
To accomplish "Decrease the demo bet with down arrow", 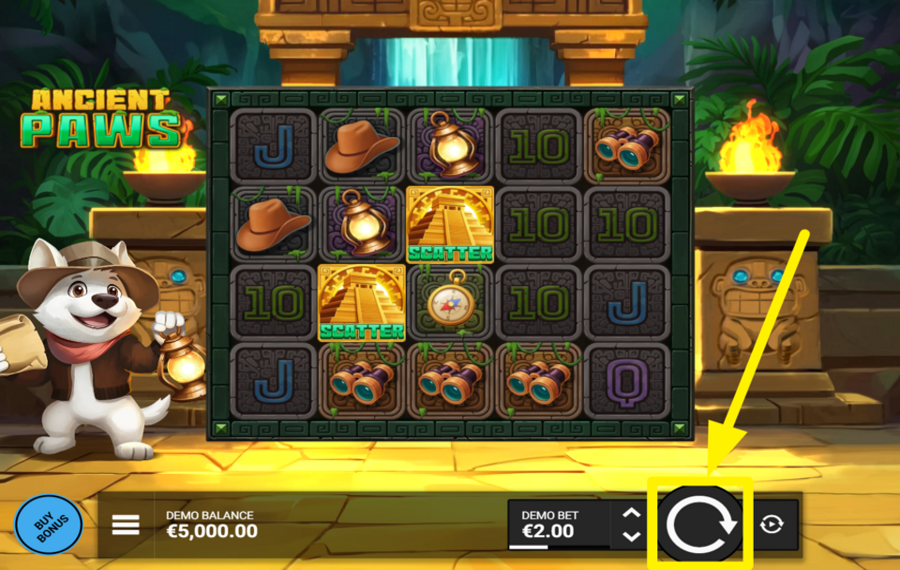I will pos(631,536).
